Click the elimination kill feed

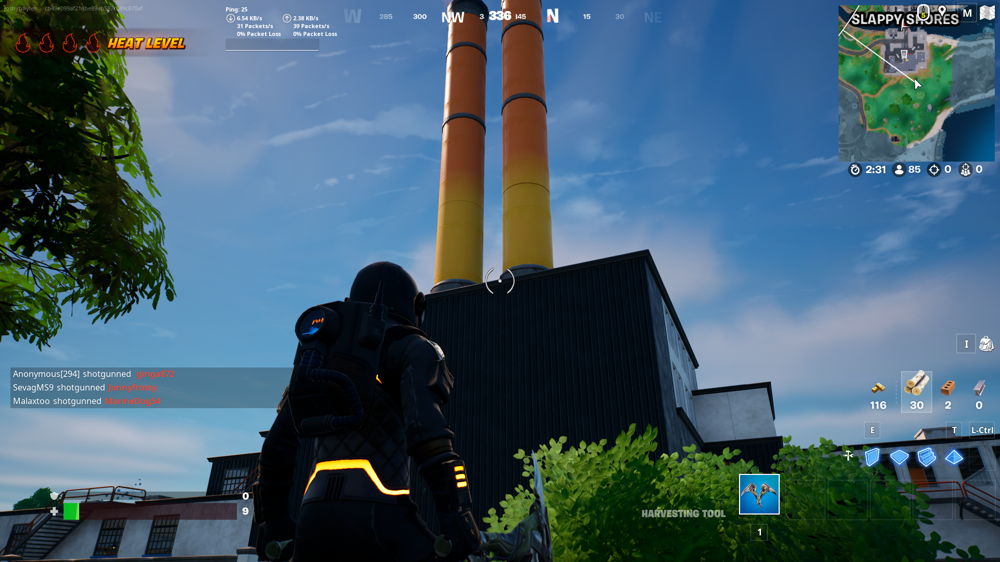click(x=100, y=387)
